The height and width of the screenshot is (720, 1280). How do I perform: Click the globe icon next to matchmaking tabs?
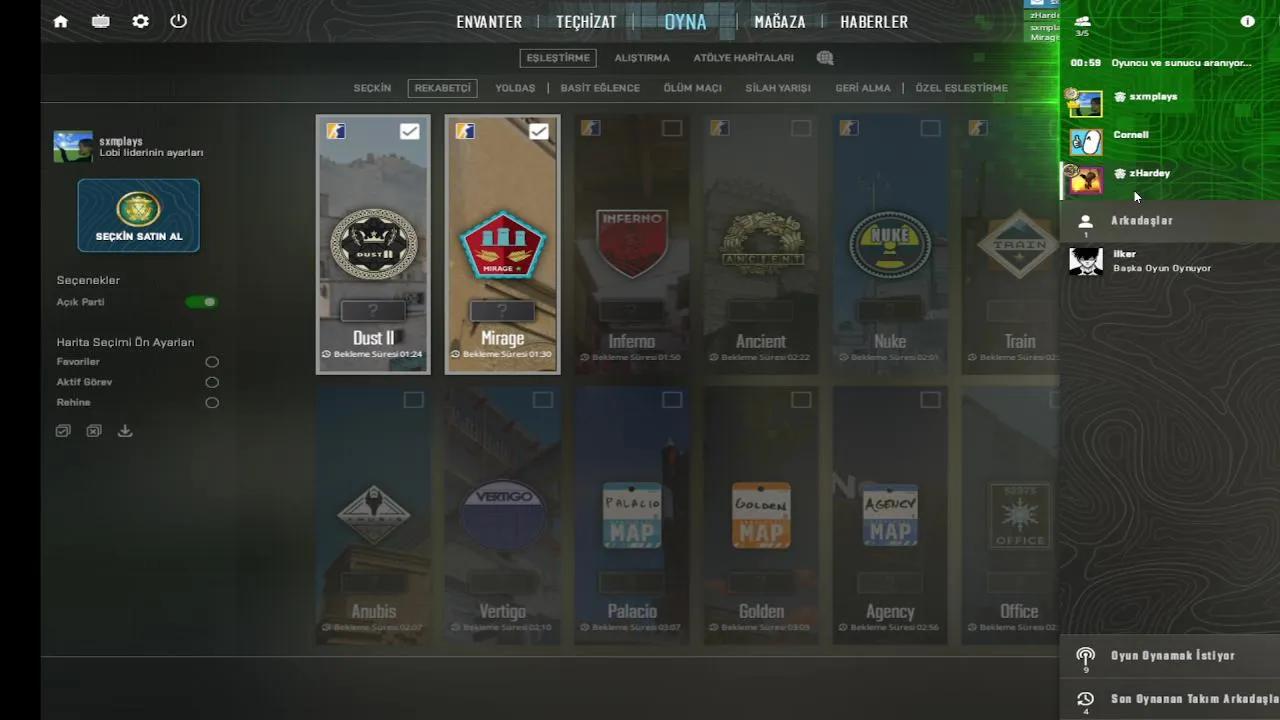825,57
